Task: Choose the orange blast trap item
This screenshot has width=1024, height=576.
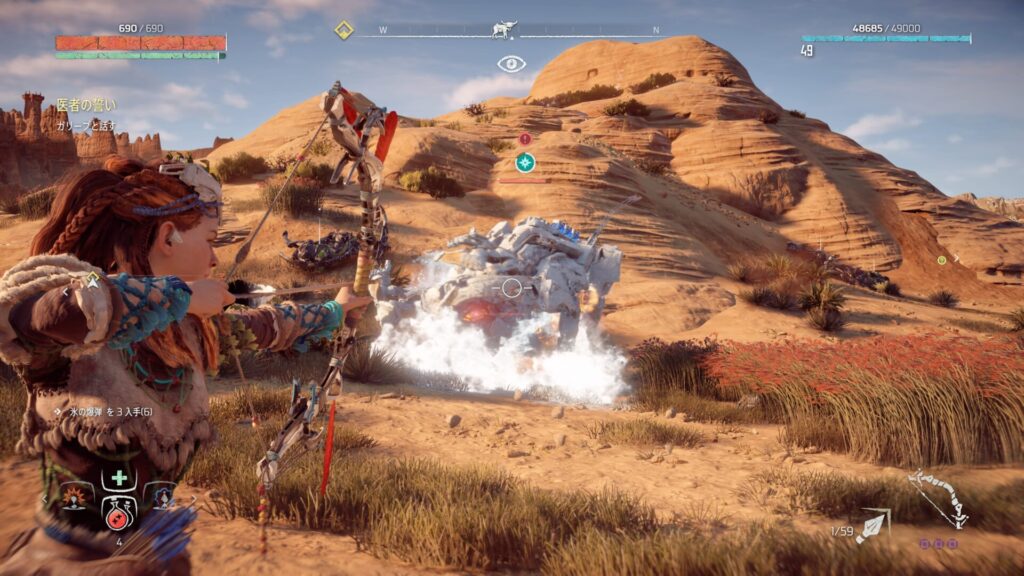Action: [76, 497]
